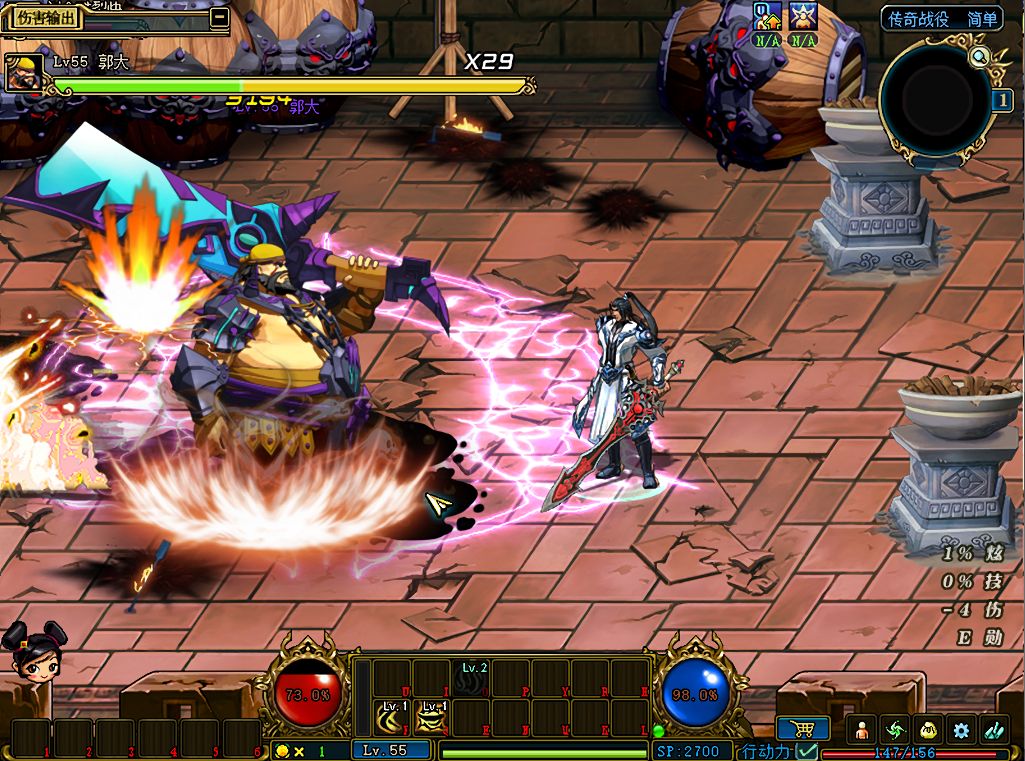
Task: Use the golden crescent slash skill
Action: [392, 717]
